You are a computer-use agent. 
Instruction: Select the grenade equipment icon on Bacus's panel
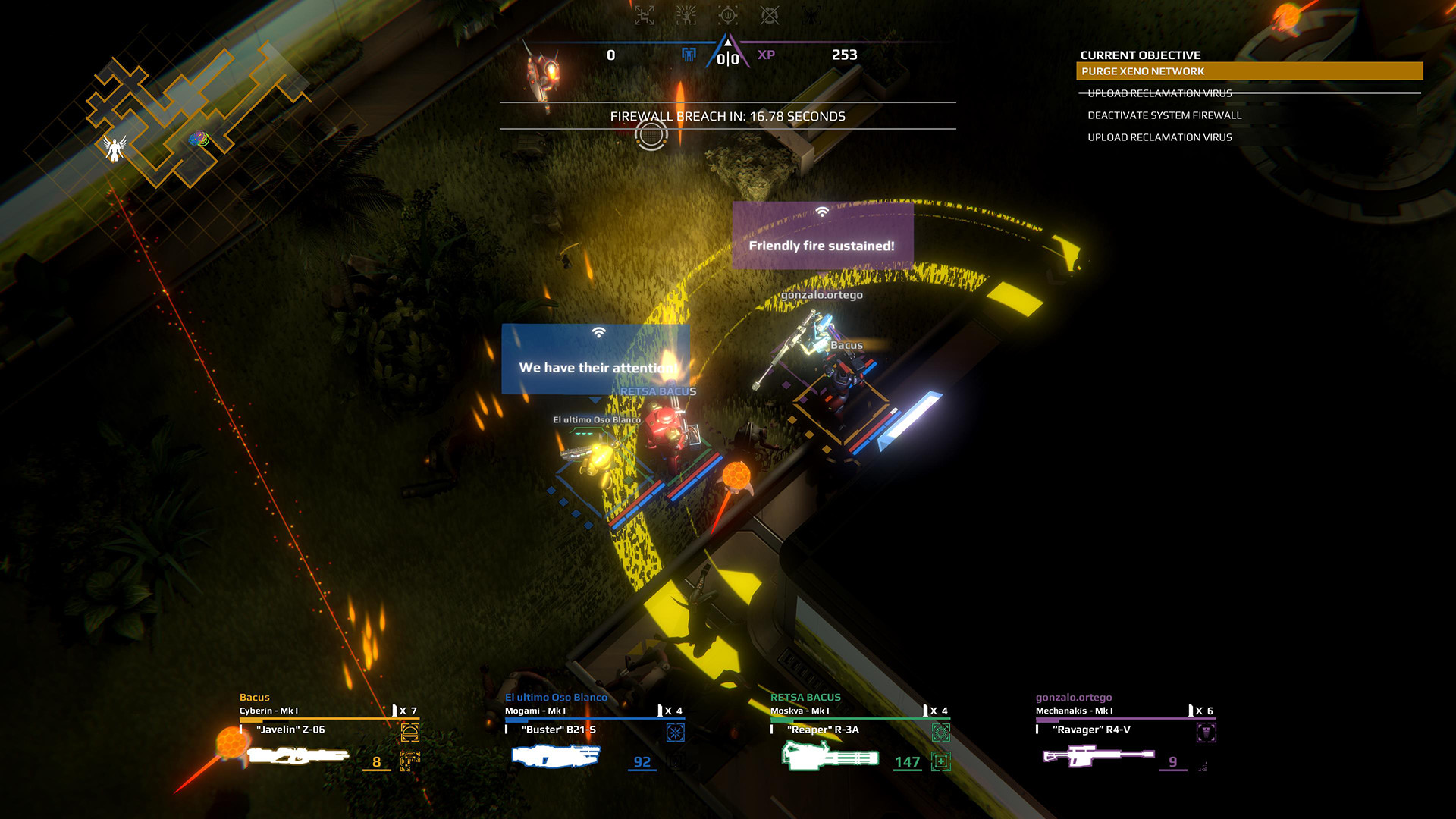pyautogui.click(x=409, y=760)
